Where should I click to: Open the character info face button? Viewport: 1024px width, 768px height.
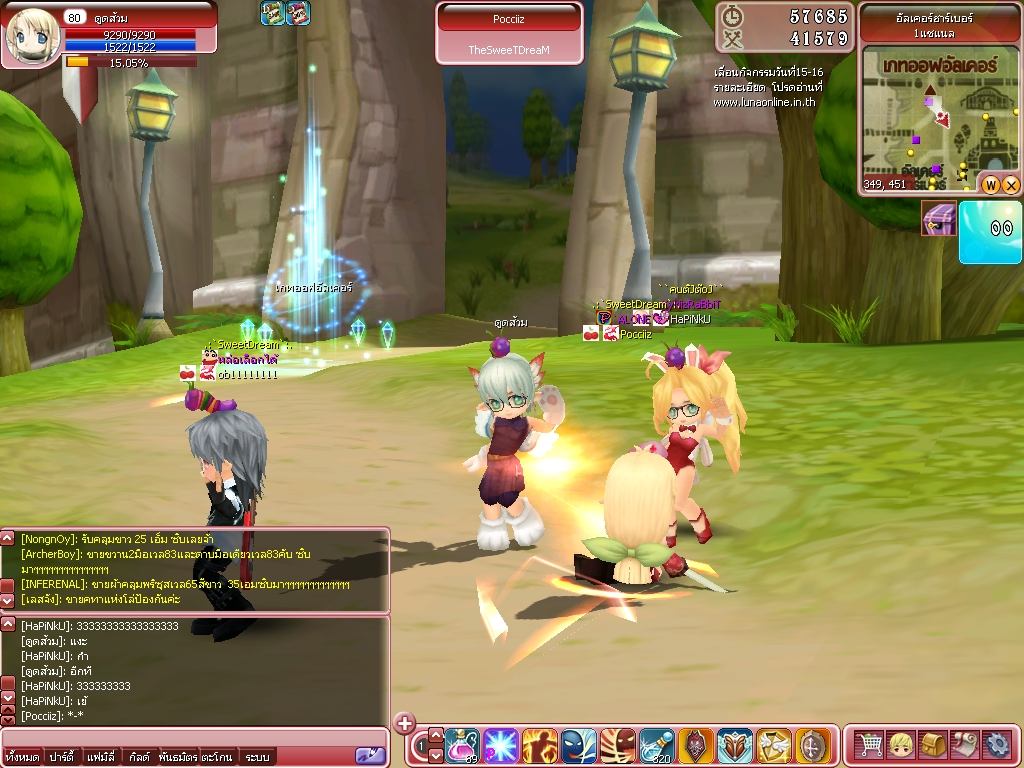click(902, 745)
